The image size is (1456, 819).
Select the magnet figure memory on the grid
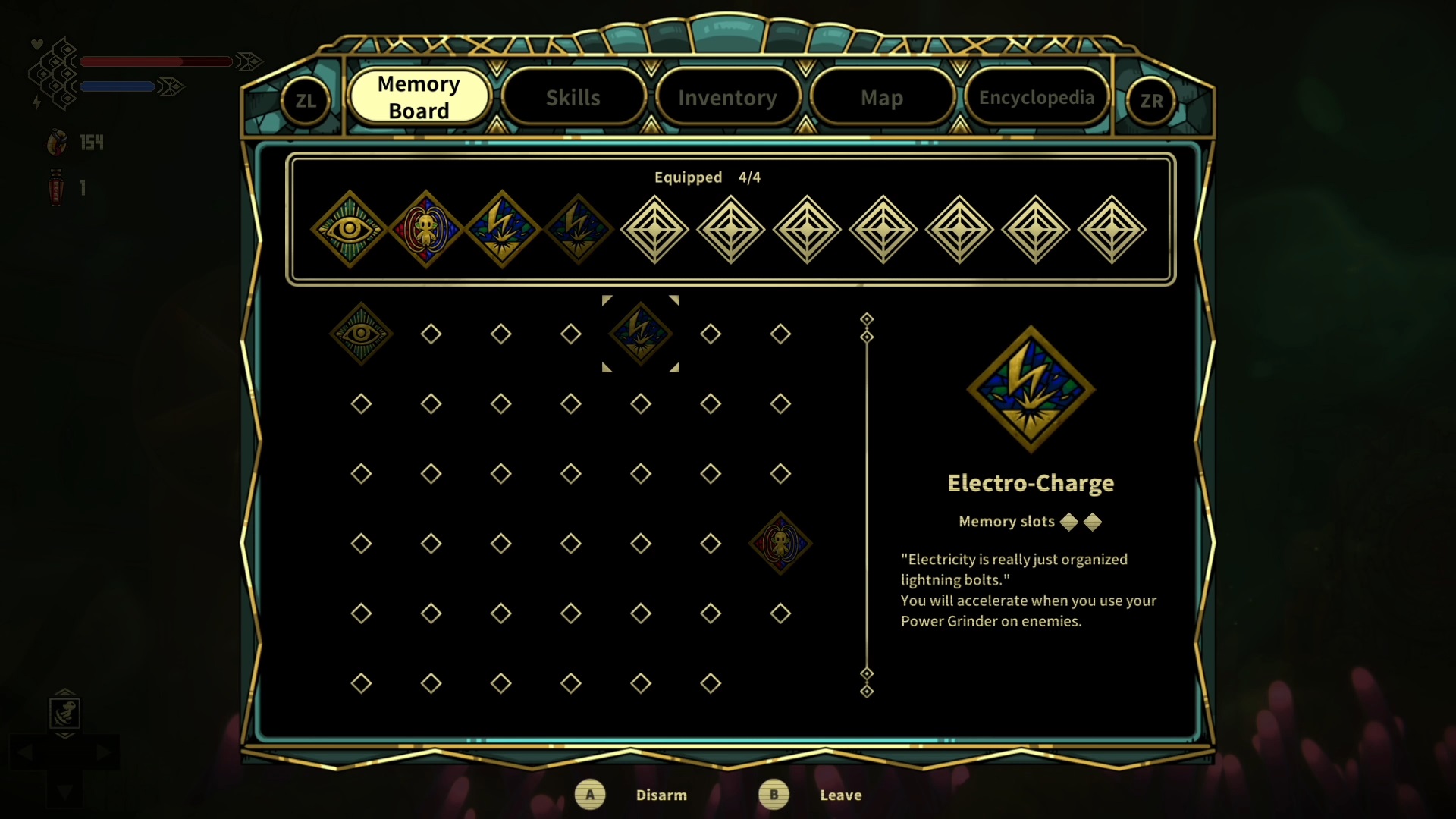click(780, 543)
